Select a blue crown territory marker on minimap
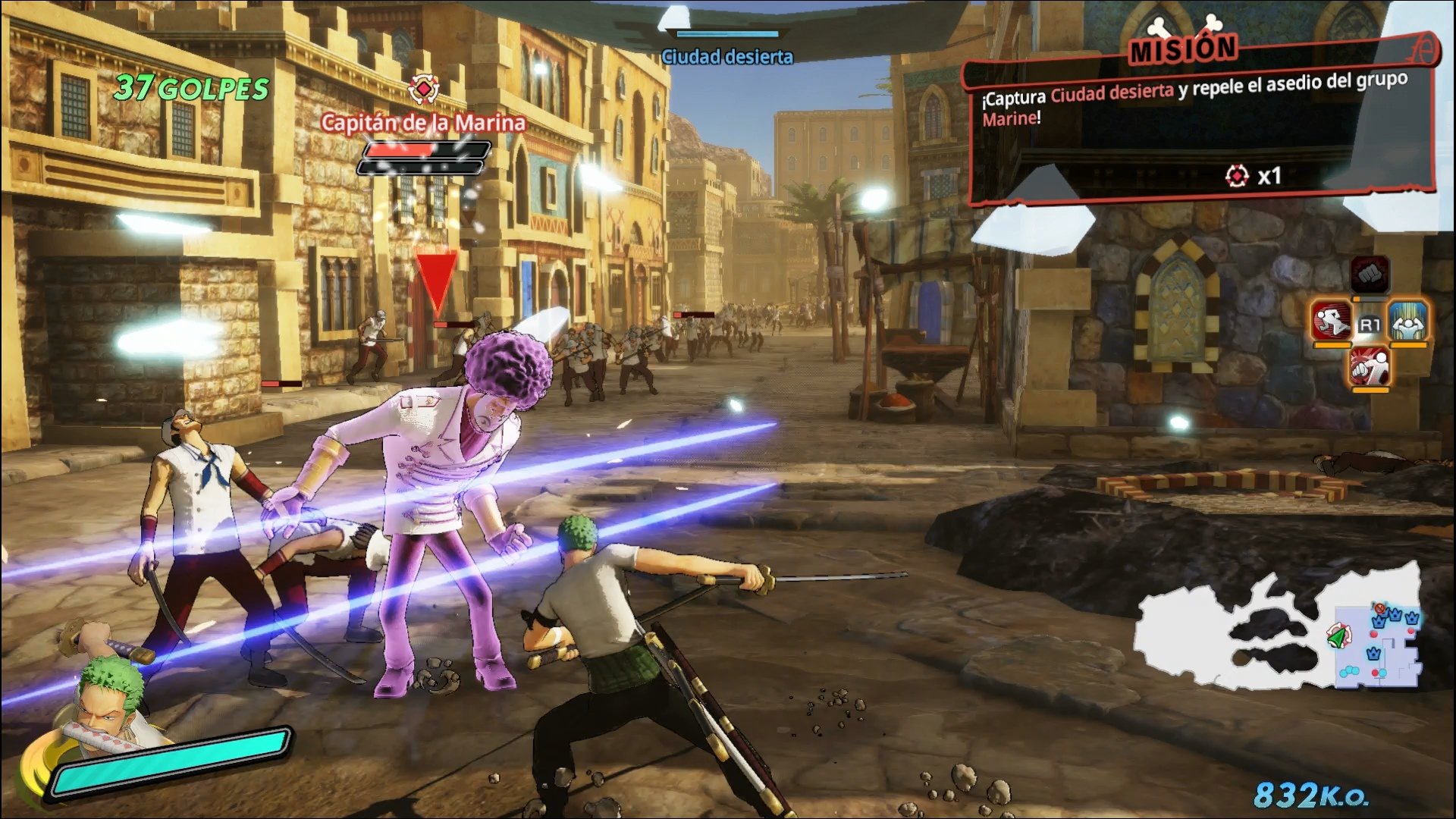1456x819 pixels. click(1379, 623)
